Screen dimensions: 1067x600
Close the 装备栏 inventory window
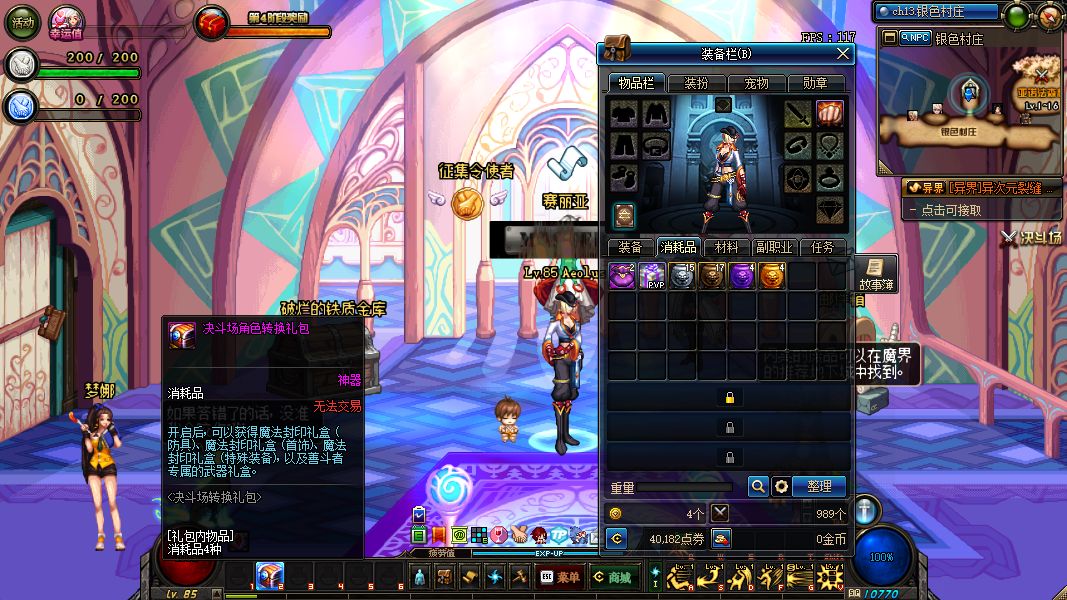[x=842, y=53]
